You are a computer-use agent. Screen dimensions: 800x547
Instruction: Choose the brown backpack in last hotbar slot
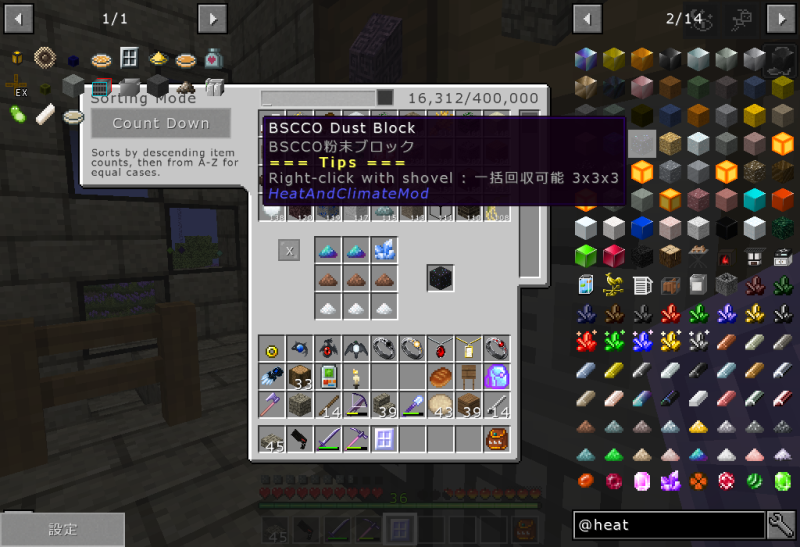pos(496,439)
